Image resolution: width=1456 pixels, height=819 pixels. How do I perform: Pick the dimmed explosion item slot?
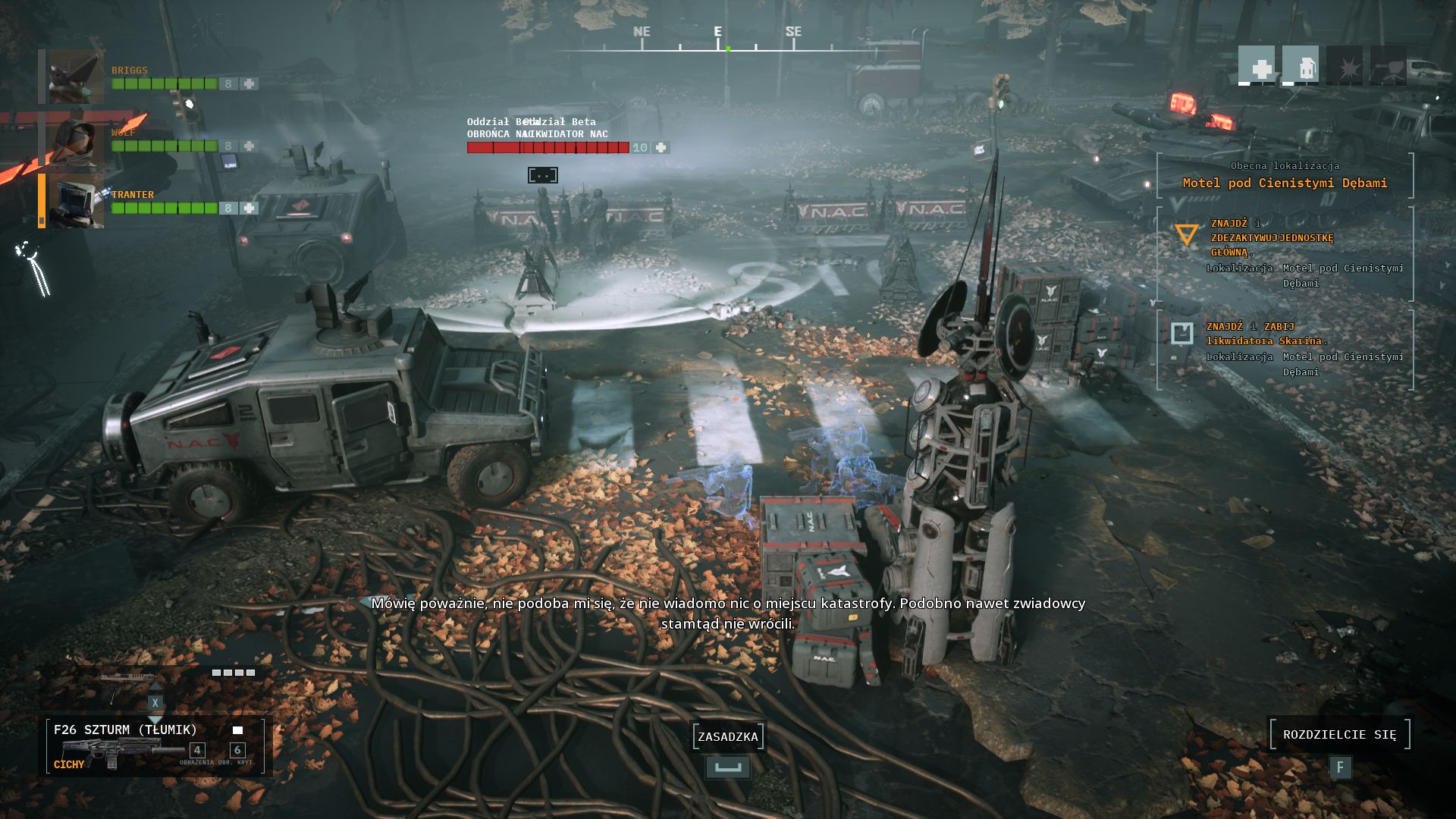(1344, 65)
